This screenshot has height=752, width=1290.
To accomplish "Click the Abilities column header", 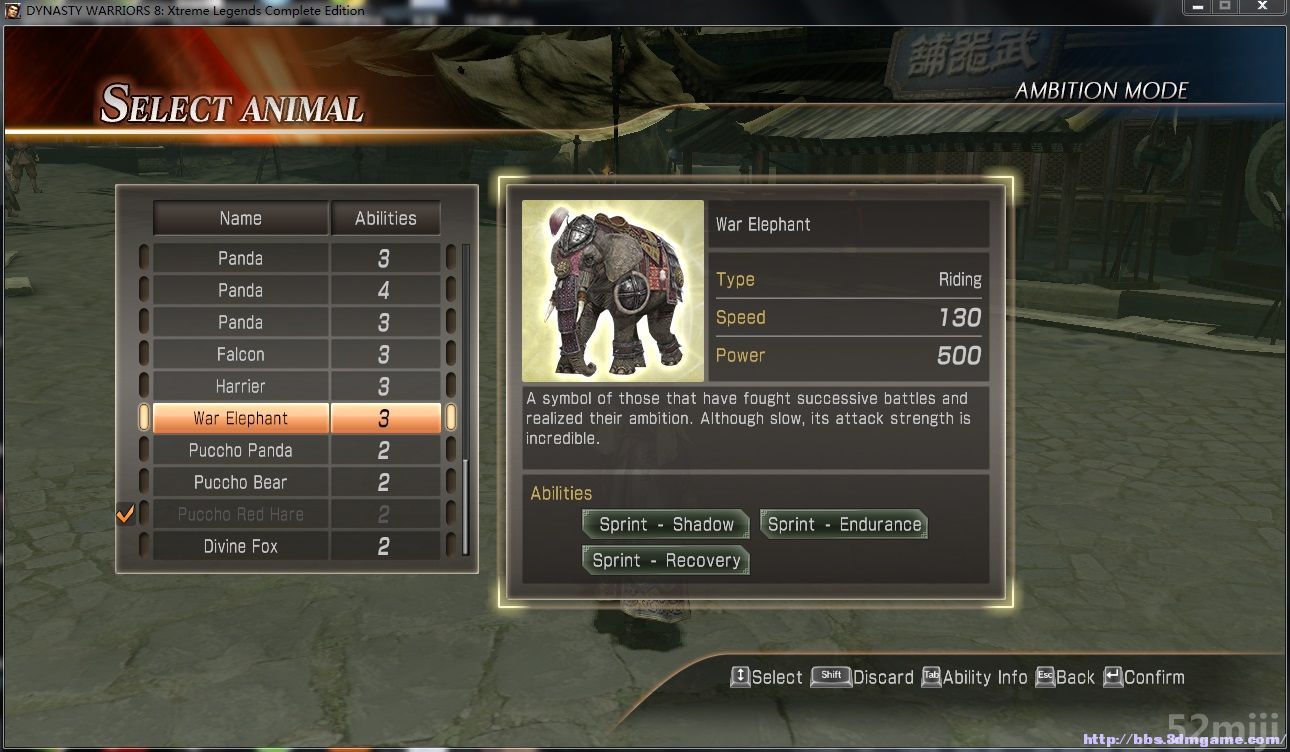I will [x=385, y=218].
